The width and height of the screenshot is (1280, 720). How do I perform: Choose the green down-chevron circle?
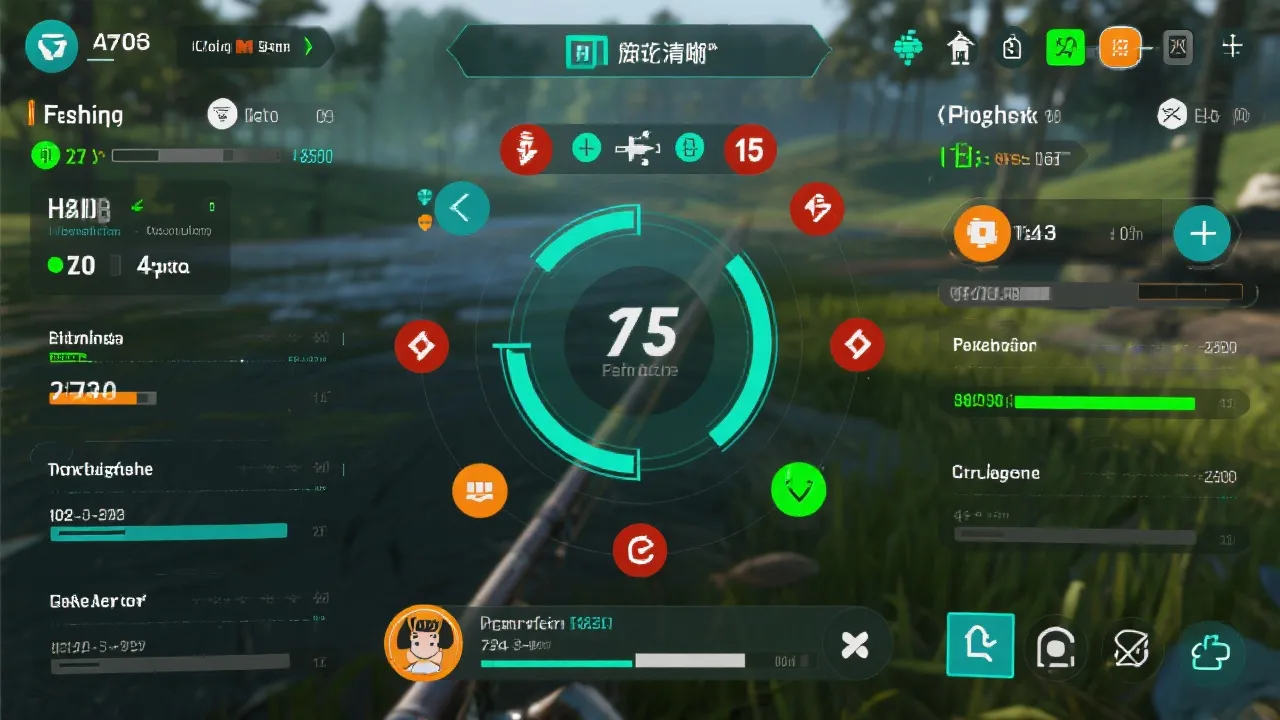pyautogui.click(x=798, y=490)
